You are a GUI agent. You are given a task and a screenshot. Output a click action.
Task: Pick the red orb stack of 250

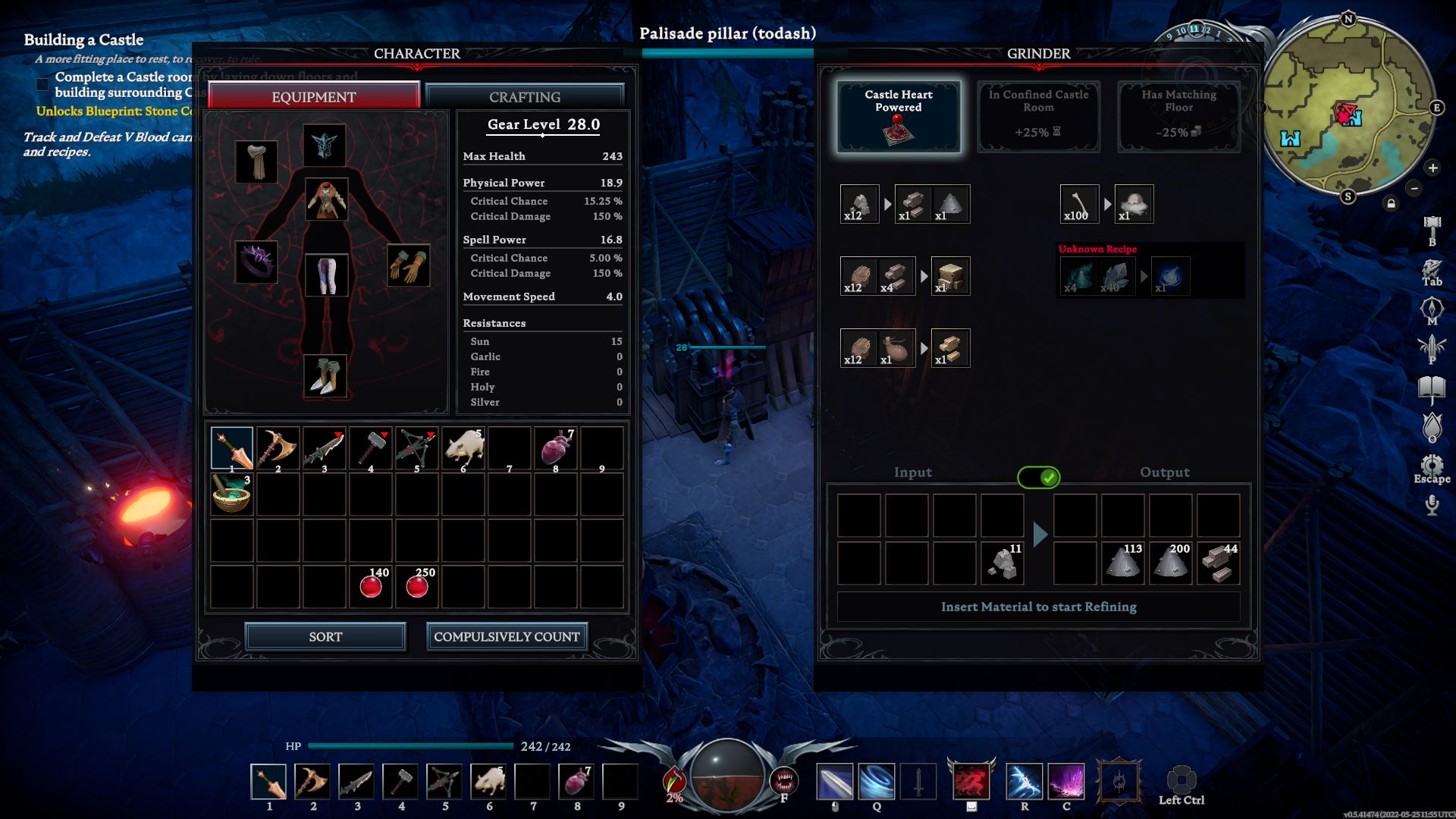417,586
